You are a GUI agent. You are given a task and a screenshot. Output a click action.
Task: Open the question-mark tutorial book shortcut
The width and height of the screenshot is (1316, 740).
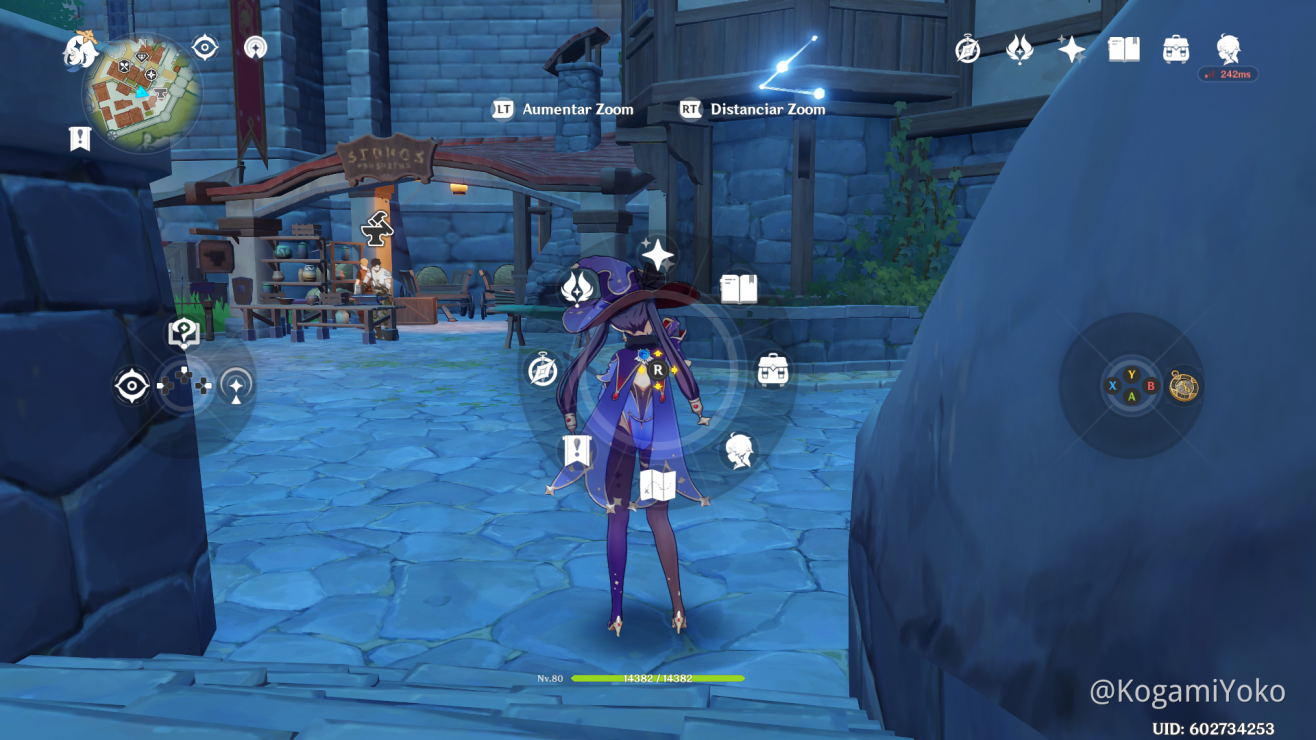183,333
